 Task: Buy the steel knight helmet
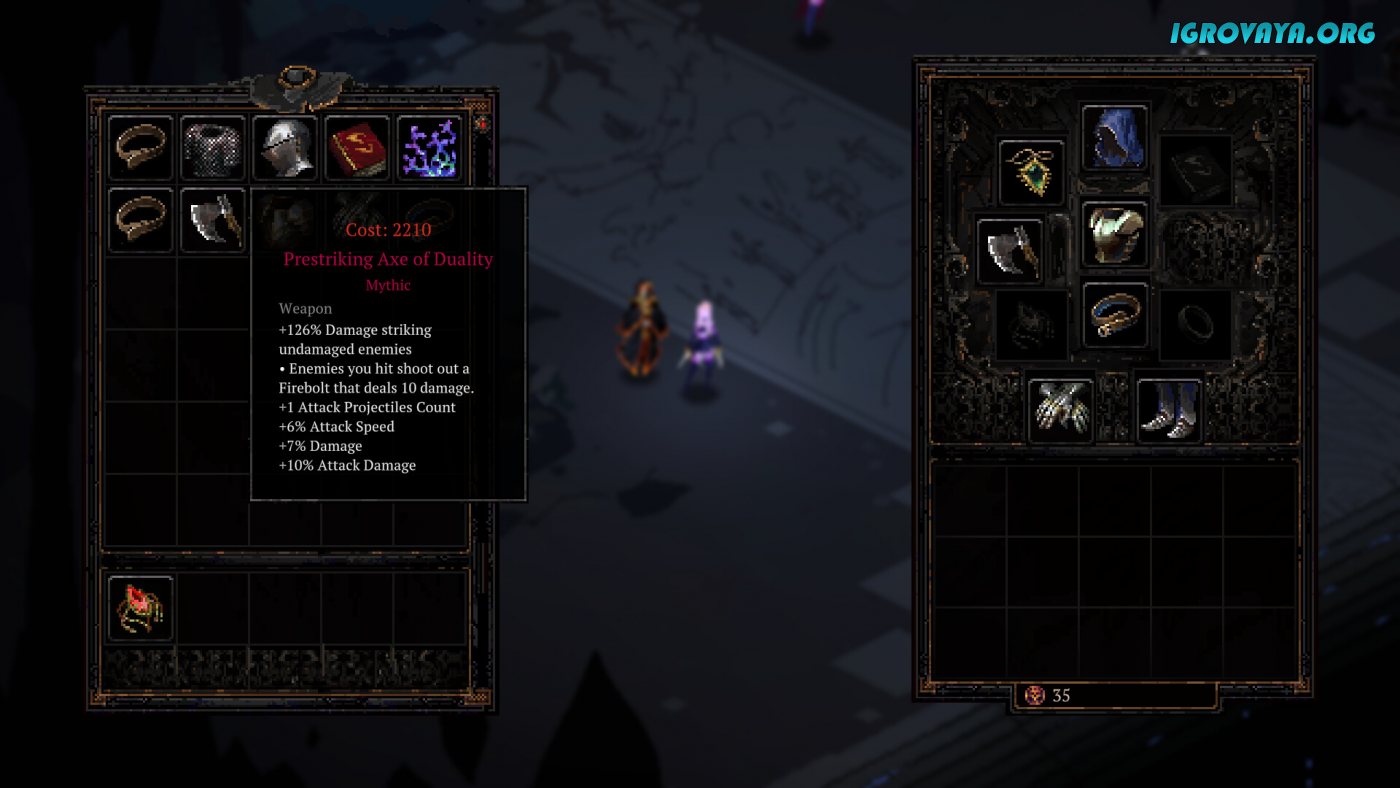coord(285,148)
